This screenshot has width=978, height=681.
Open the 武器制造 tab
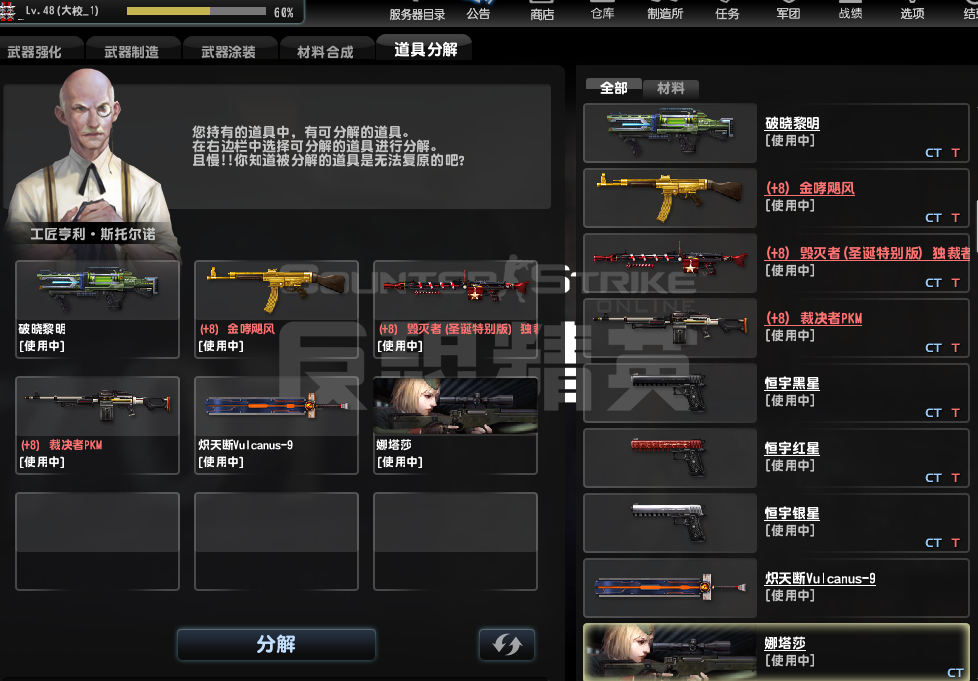(131, 52)
